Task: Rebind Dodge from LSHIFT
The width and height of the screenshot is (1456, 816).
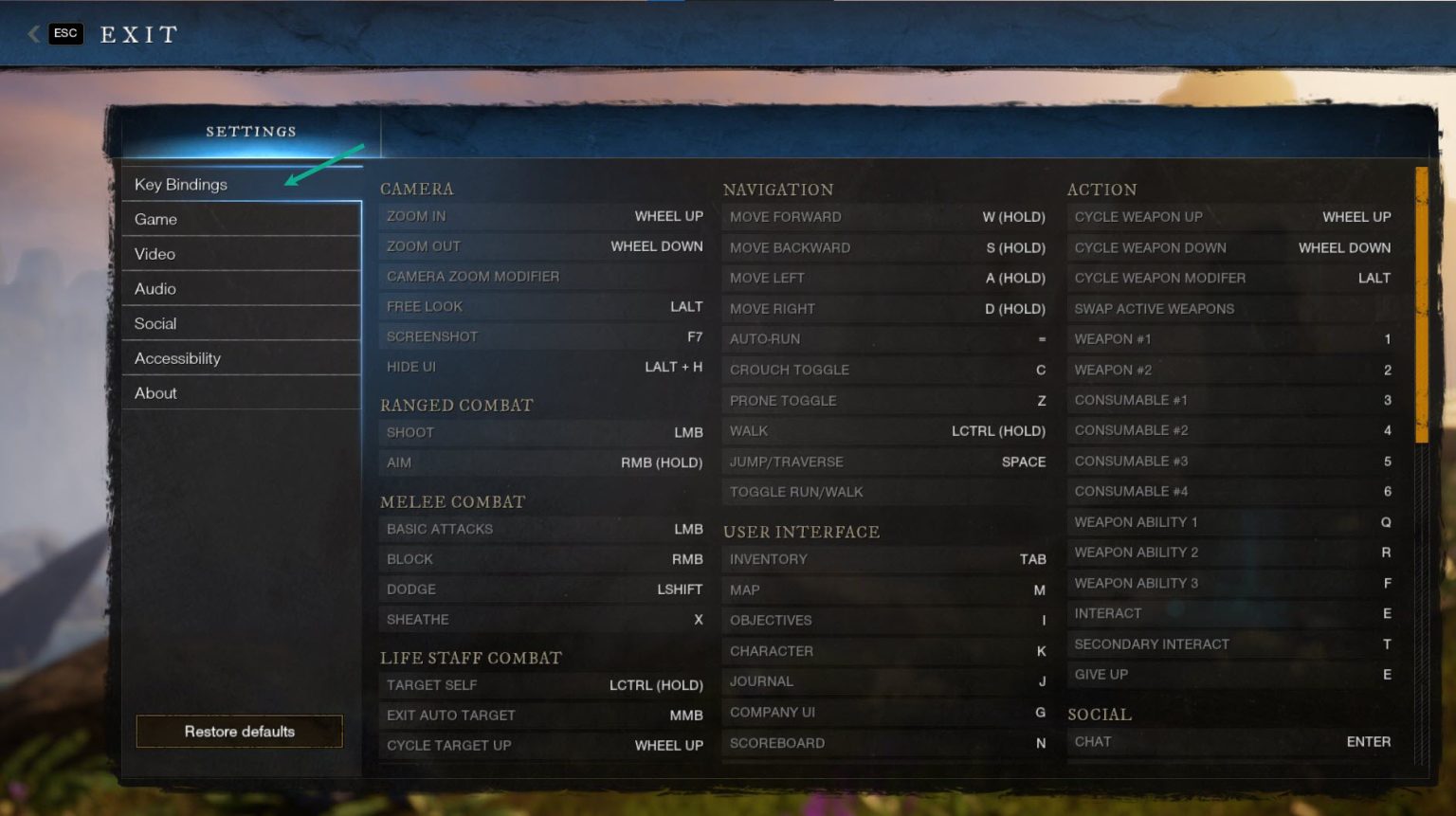Action: 542,589
